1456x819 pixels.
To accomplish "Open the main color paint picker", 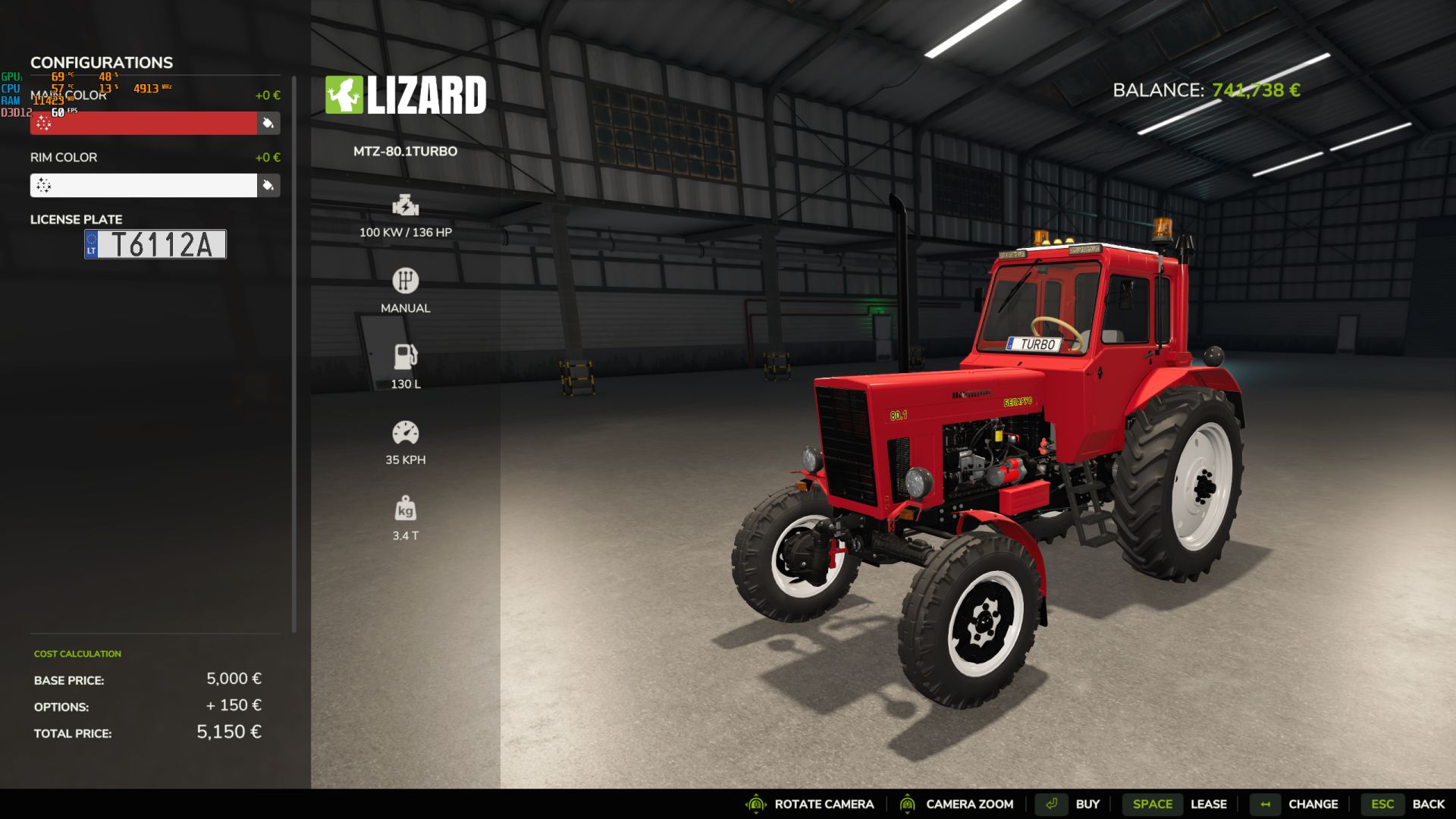I will pyautogui.click(x=268, y=123).
